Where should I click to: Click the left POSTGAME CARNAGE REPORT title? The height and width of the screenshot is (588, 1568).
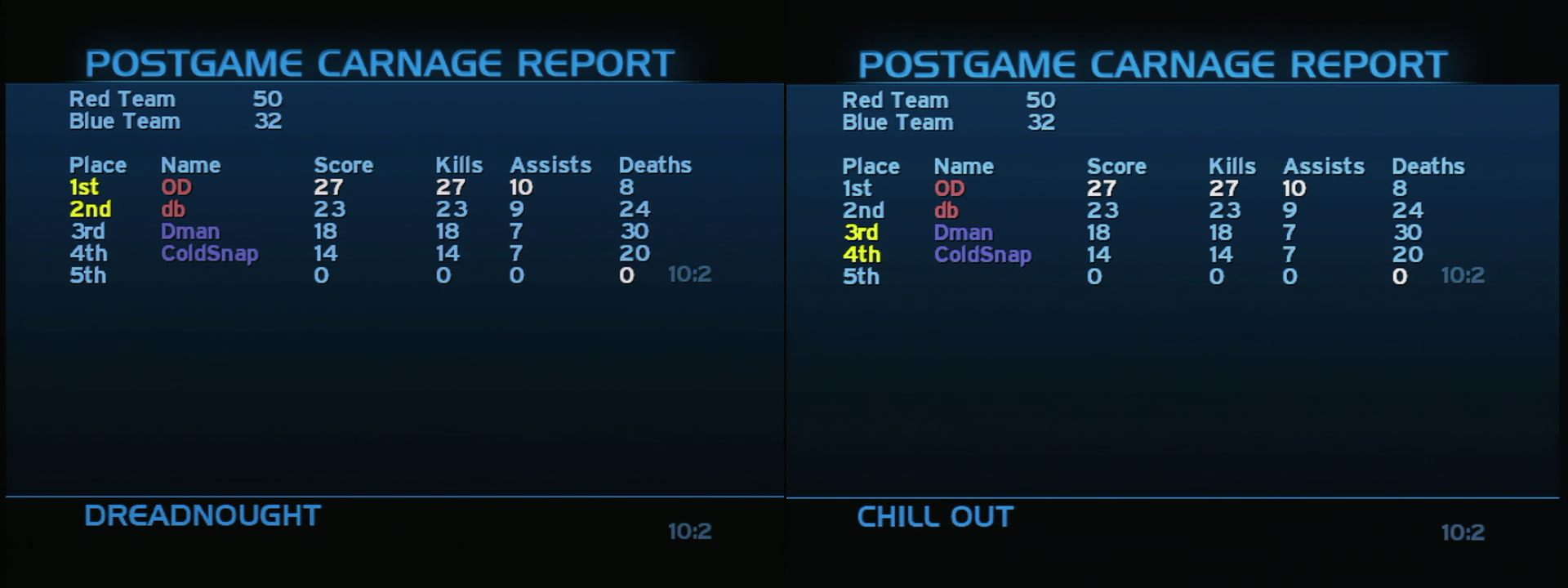click(381, 60)
